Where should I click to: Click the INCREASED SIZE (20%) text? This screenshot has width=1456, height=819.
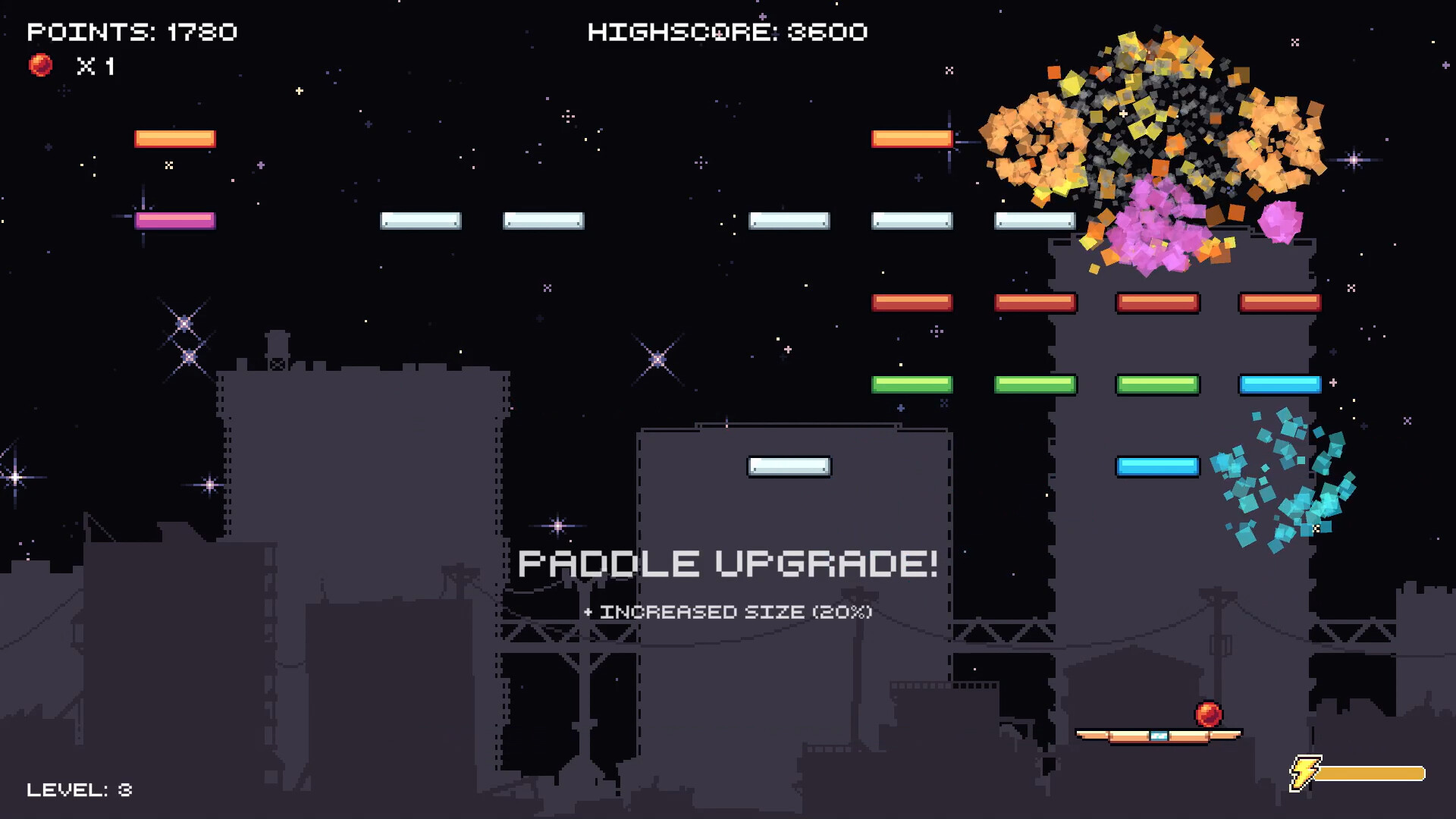(x=728, y=612)
